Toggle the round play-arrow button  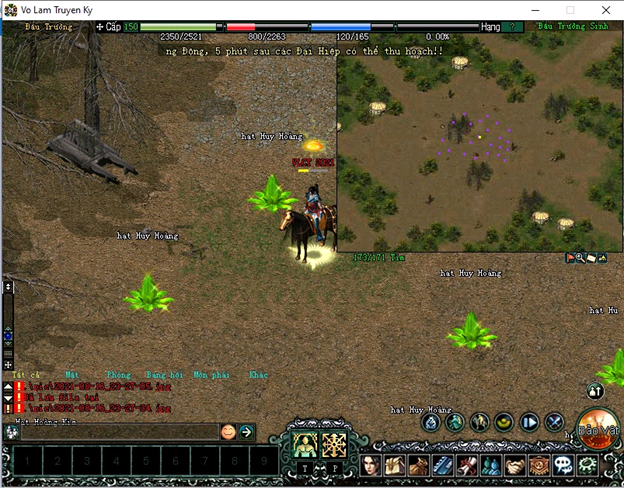pyautogui.click(x=530, y=422)
